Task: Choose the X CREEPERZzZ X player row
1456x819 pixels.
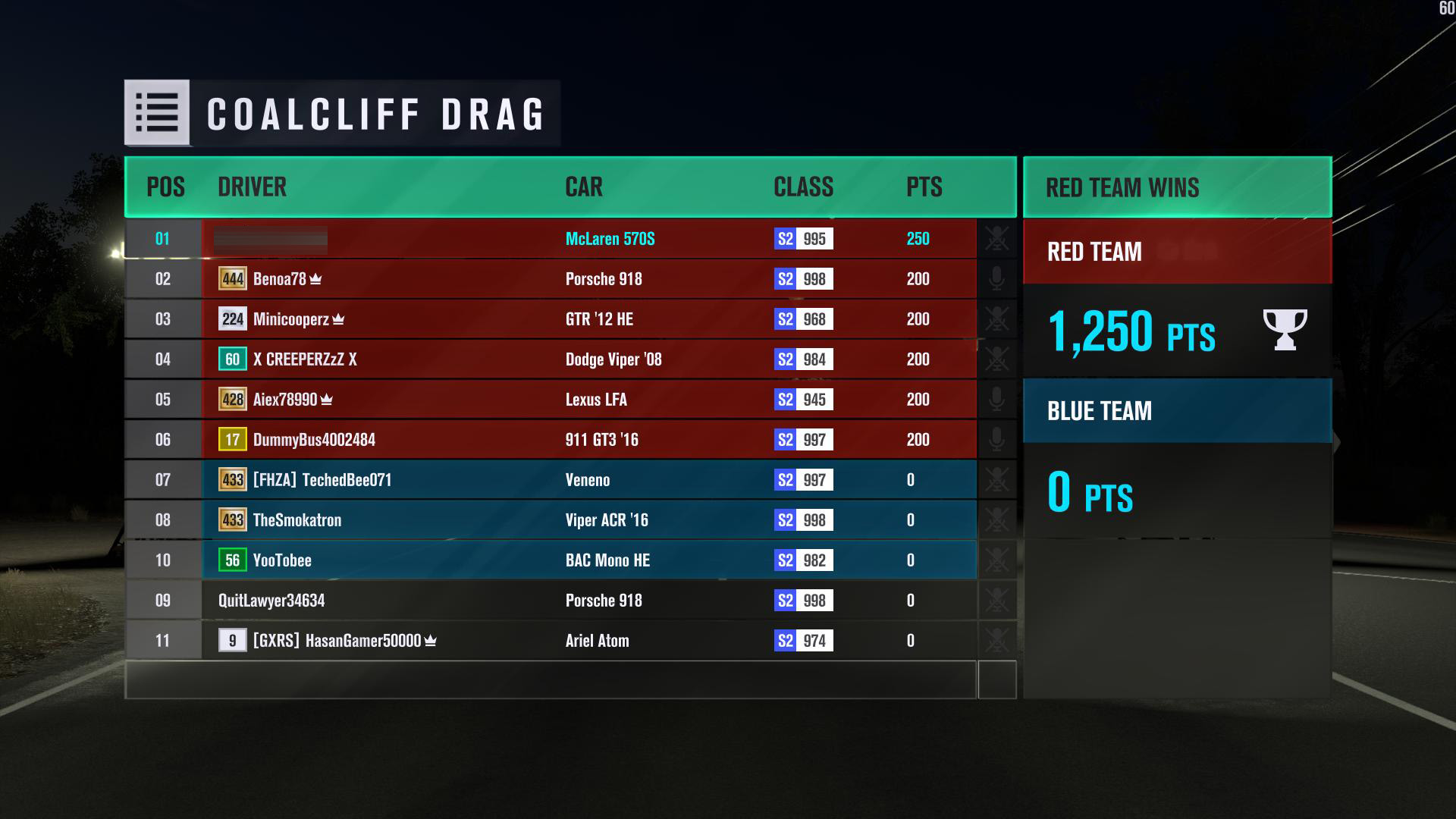Action: tap(550, 359)
